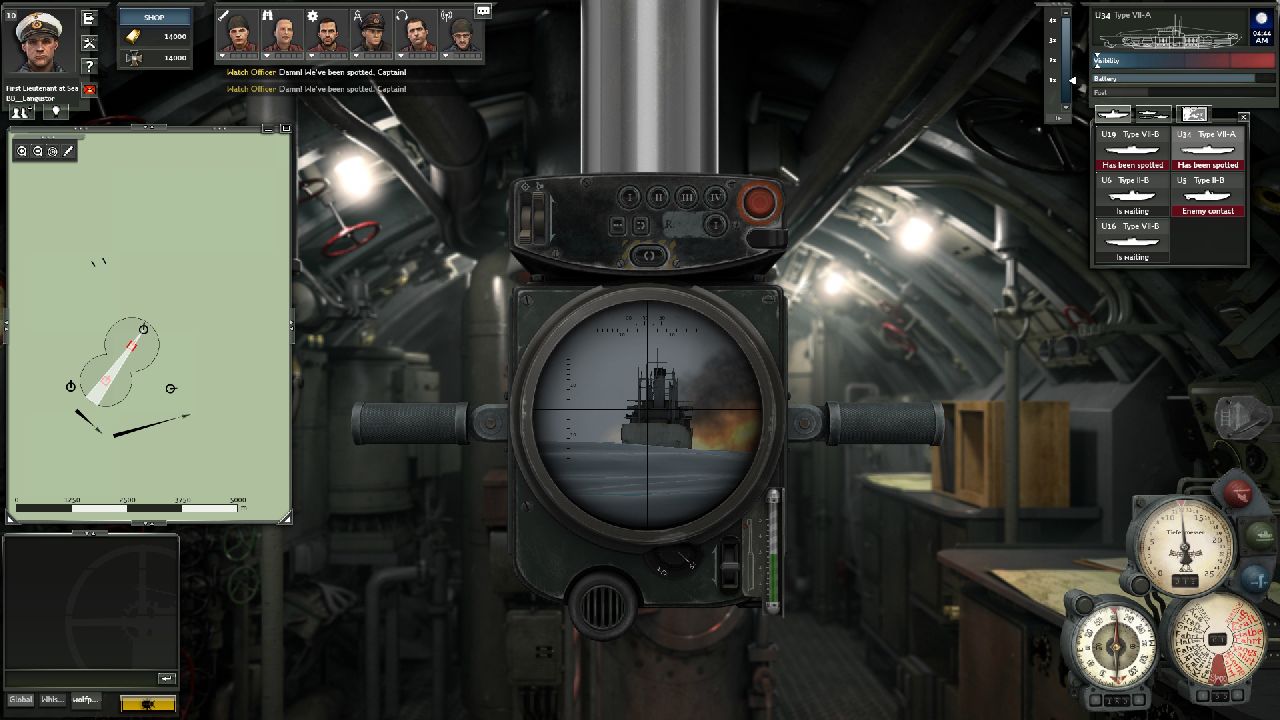The width and height of the screenshot is (1280, 720).
Task: Toggle the camera icon beside the chat tabs
Action: pos(148,703)
